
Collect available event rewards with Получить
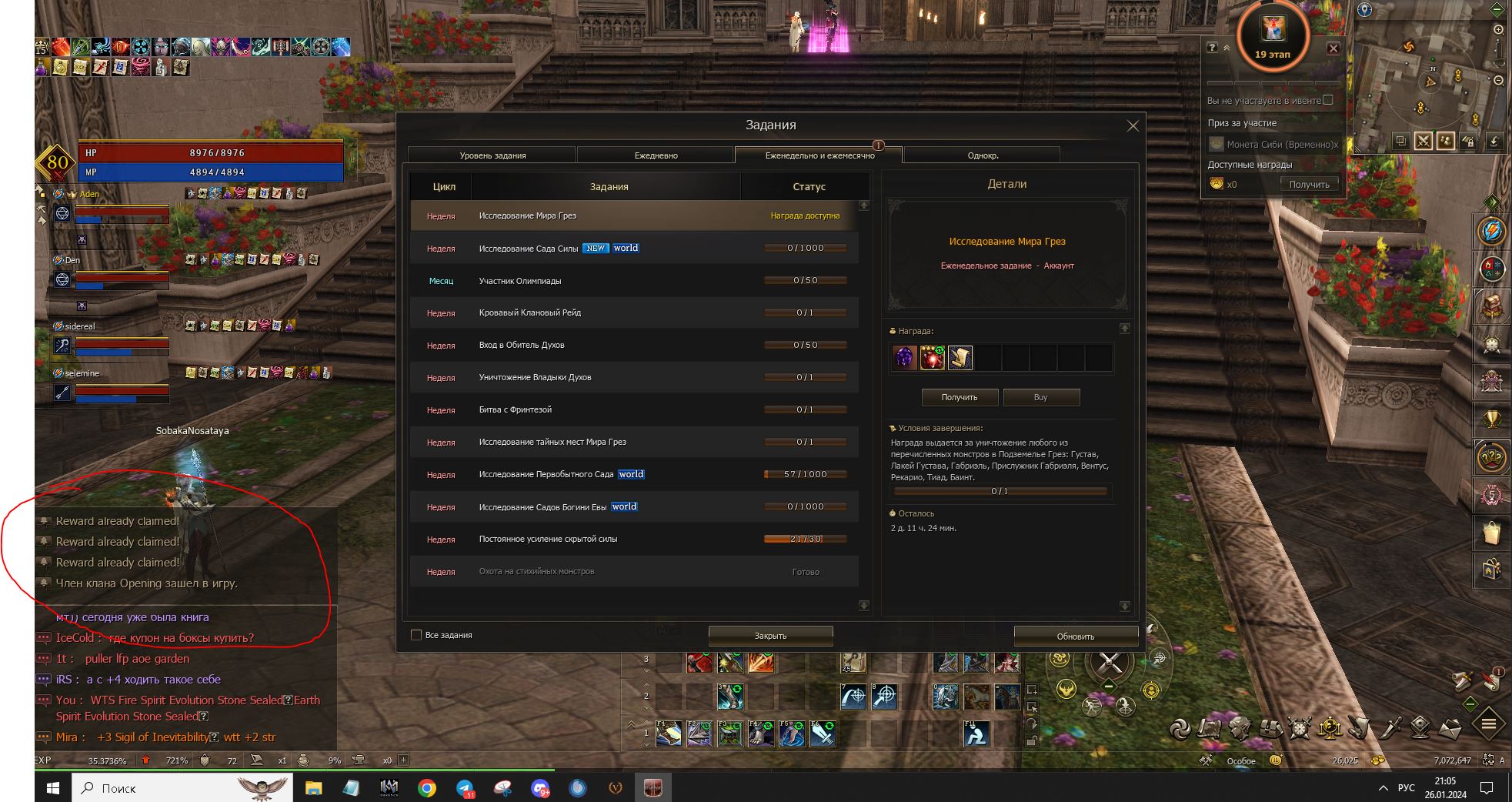(x=1309, y=185)
